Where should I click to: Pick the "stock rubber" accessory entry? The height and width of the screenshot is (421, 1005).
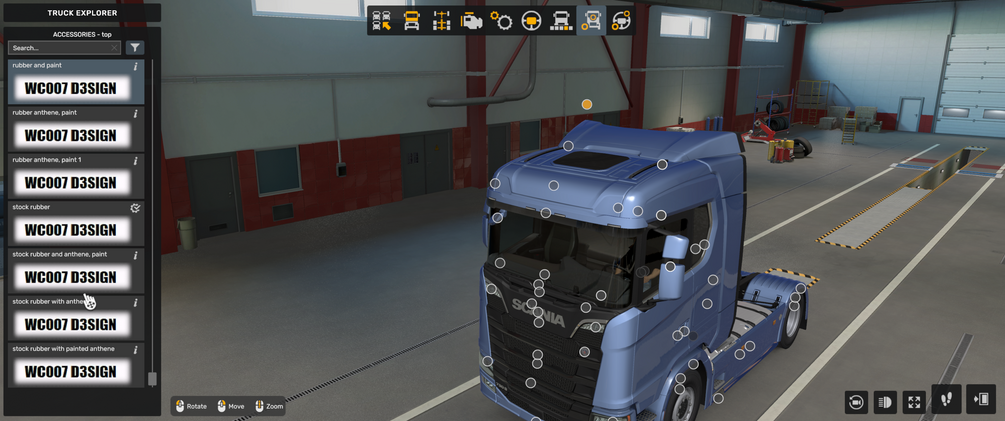coord(70,230)
